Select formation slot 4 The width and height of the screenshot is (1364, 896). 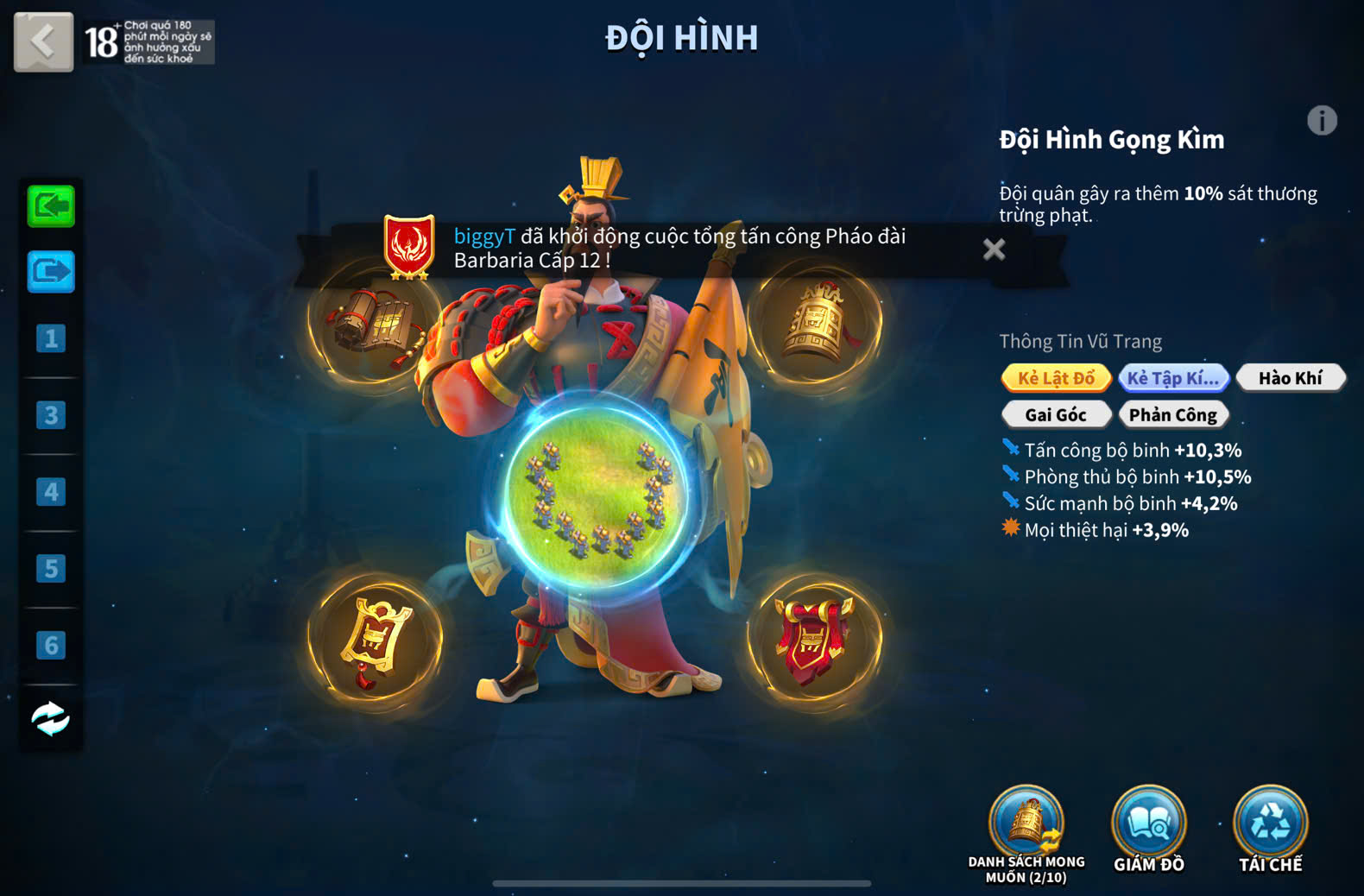pyautogui.click(x=51, y=492)
